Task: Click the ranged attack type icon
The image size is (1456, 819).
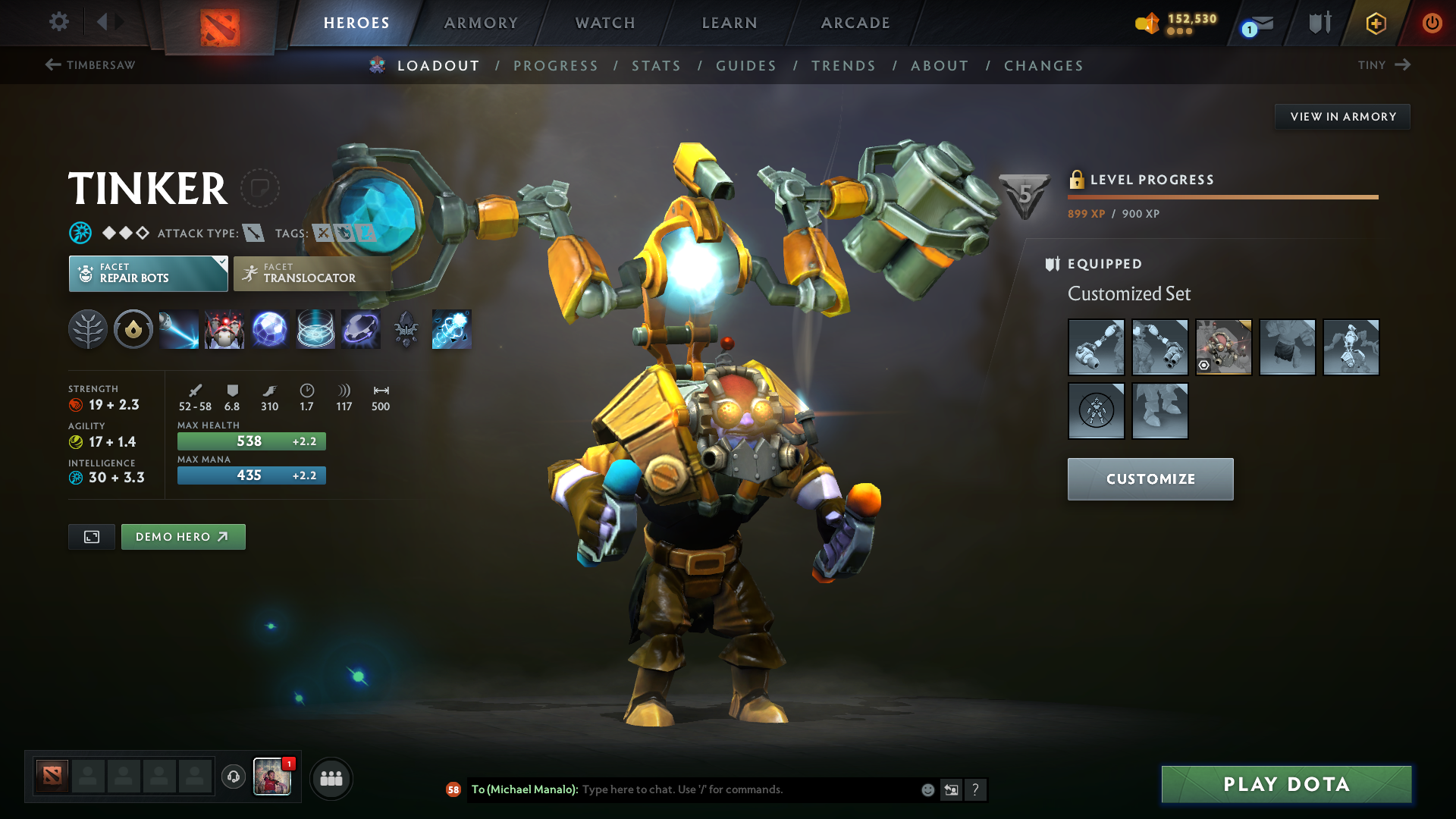Action: point(255,234)
